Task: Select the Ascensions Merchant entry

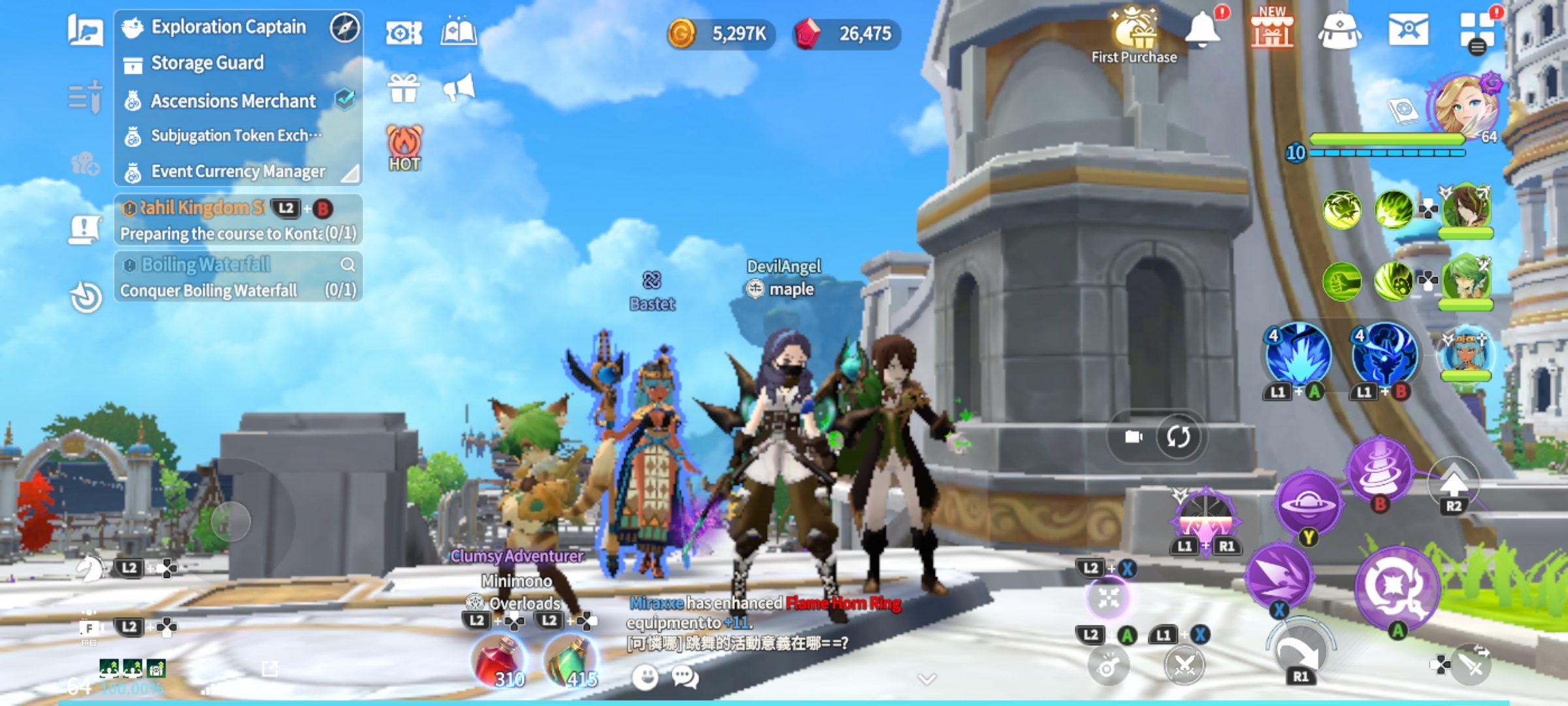Action: [233, 101]
